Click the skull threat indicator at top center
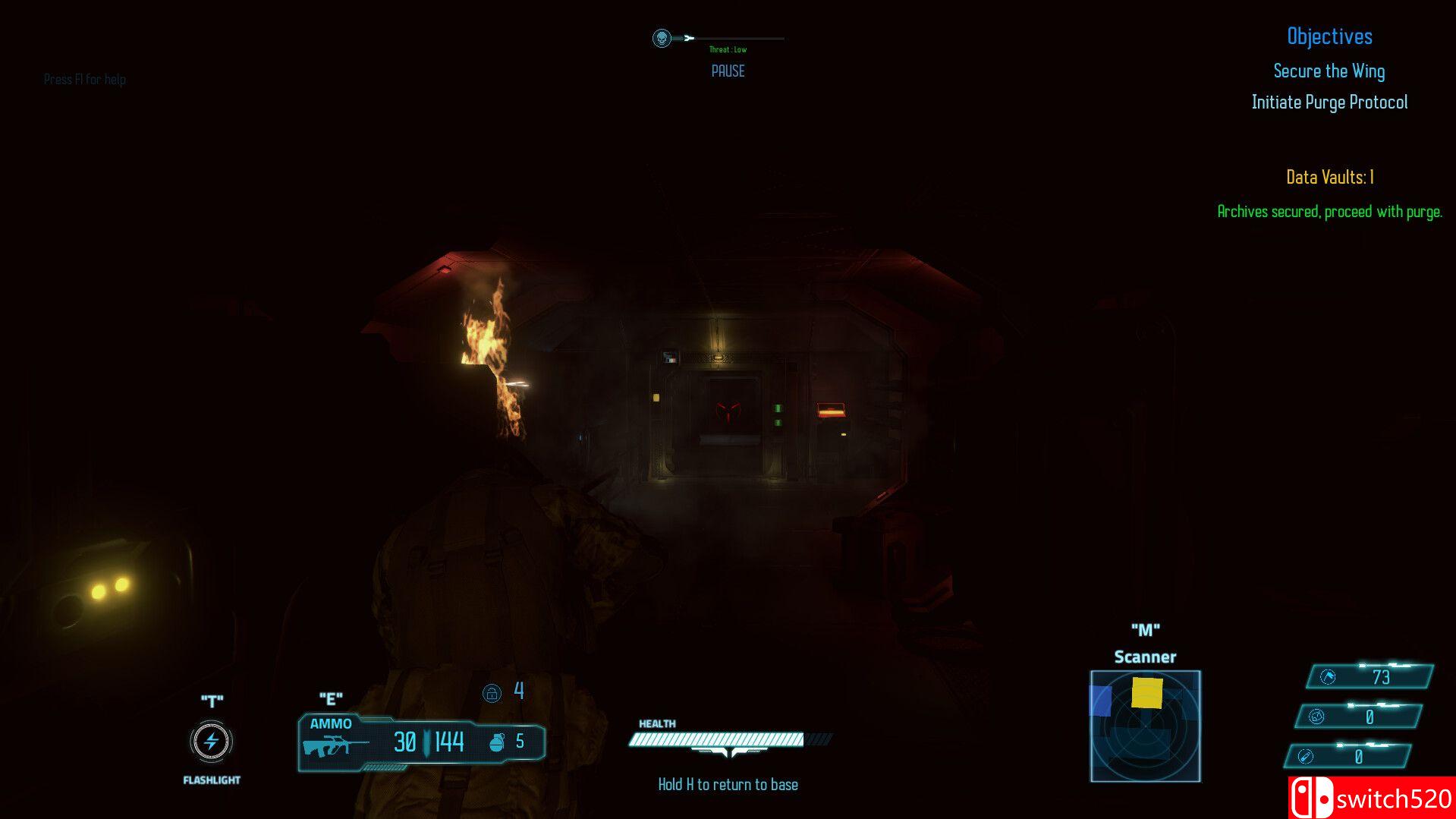 click(x=661, y=36)
